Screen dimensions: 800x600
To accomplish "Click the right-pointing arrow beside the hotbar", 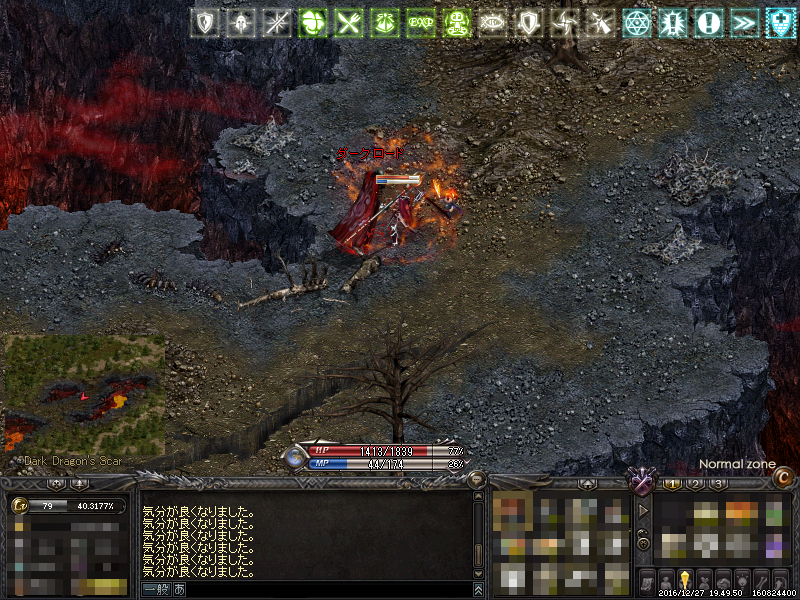I will pos(643,510).
